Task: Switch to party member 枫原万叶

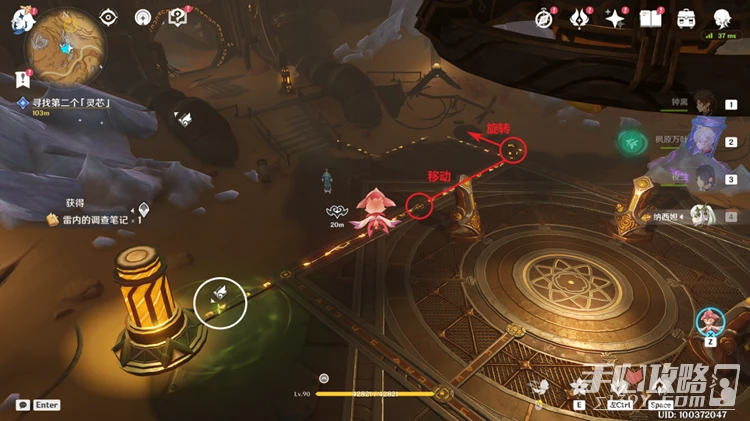Action: [705, 141]
